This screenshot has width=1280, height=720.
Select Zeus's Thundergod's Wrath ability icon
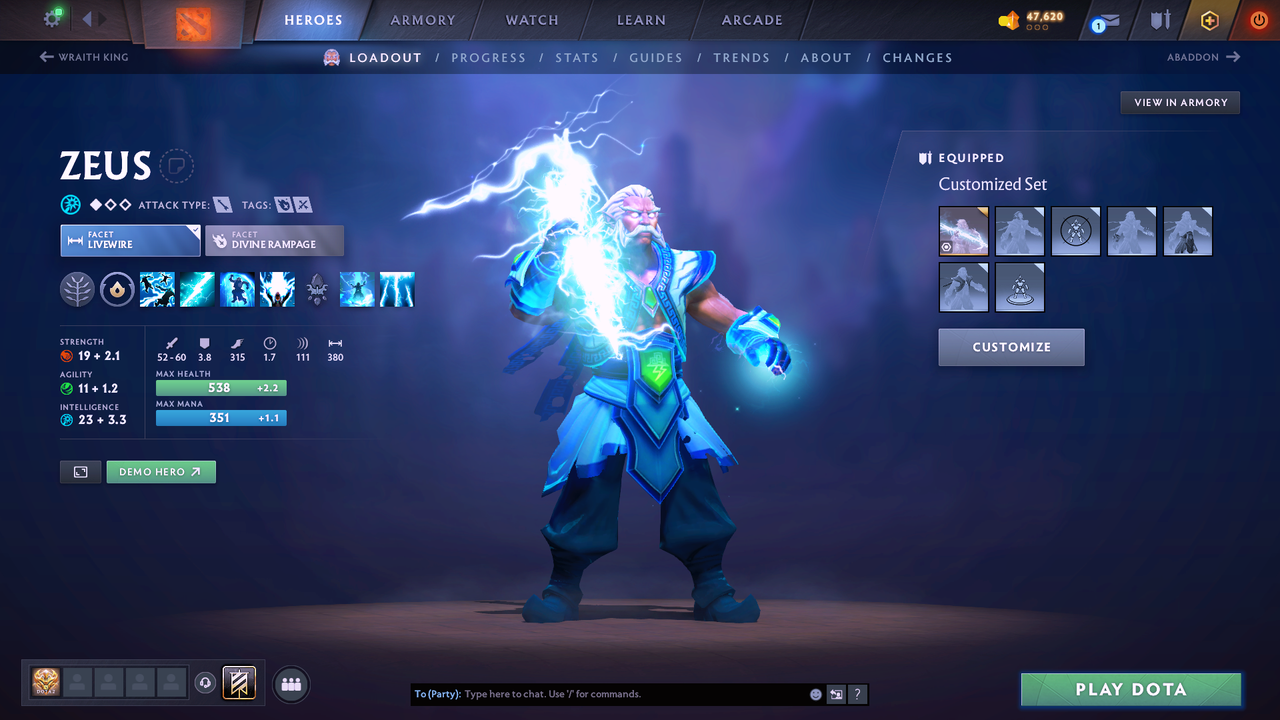(x=277, y=289)
